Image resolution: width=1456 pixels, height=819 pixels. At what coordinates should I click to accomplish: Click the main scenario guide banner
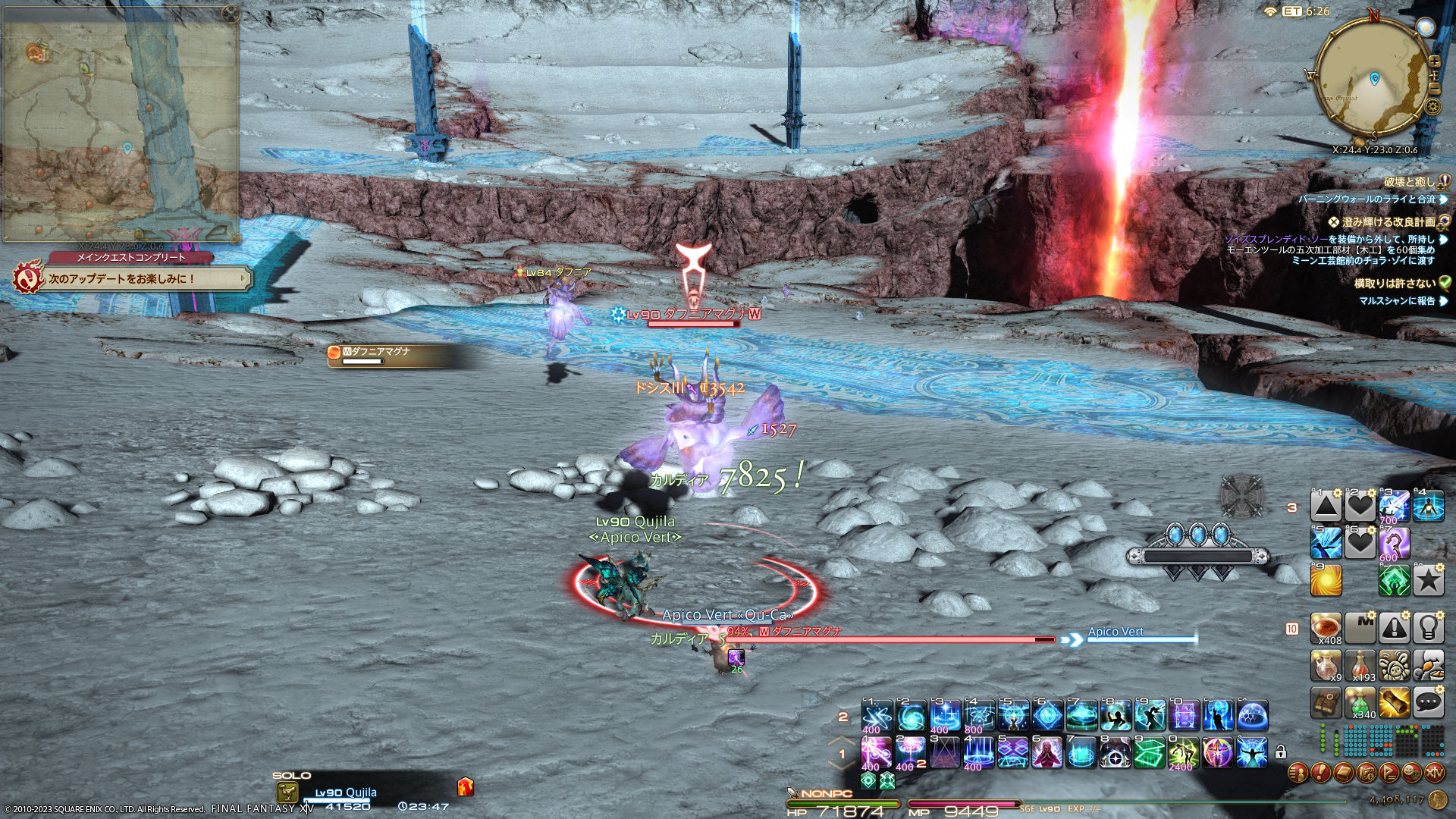tap(133, 279)
